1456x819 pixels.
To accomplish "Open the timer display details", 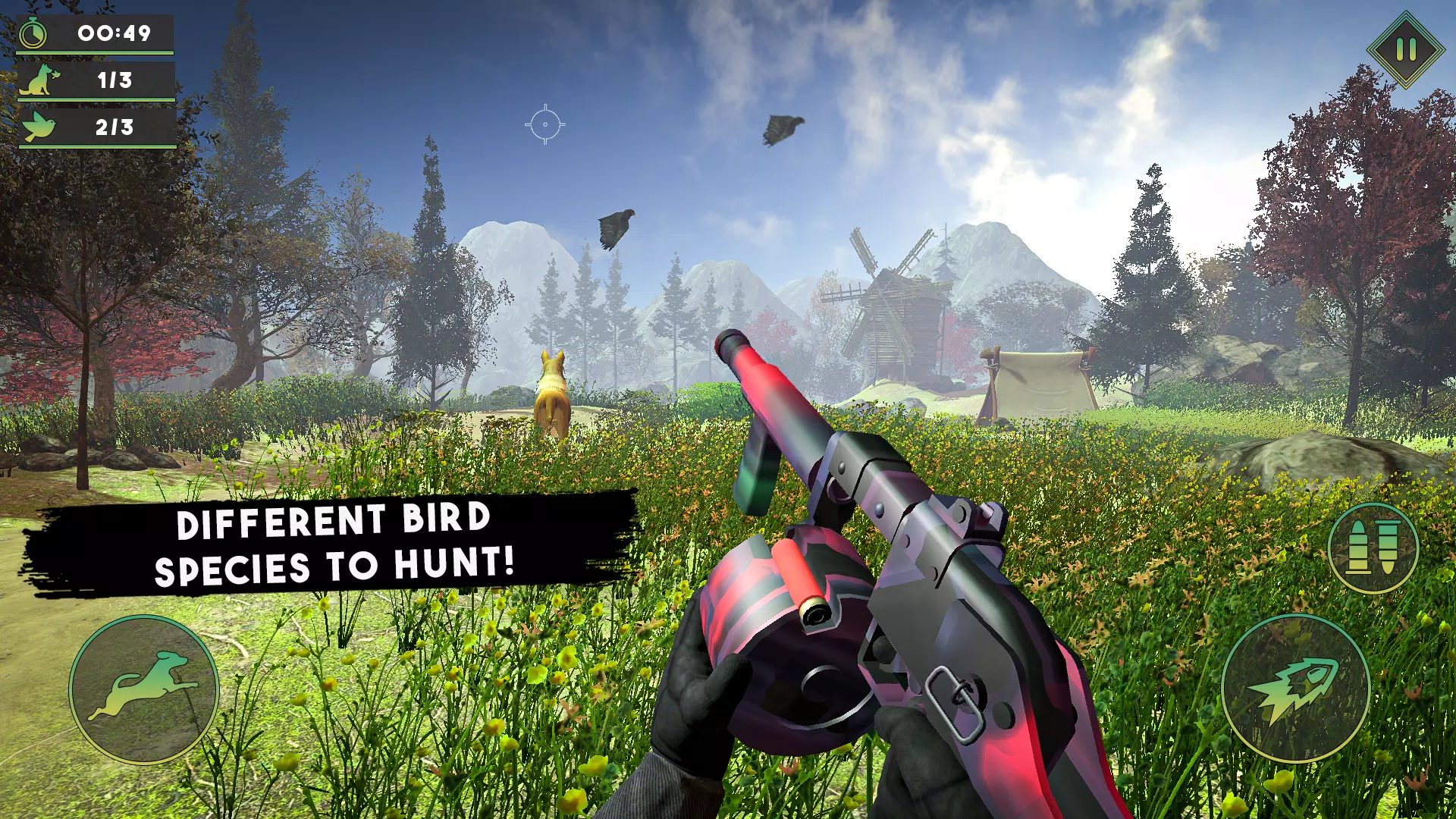I will pos(95,33).
